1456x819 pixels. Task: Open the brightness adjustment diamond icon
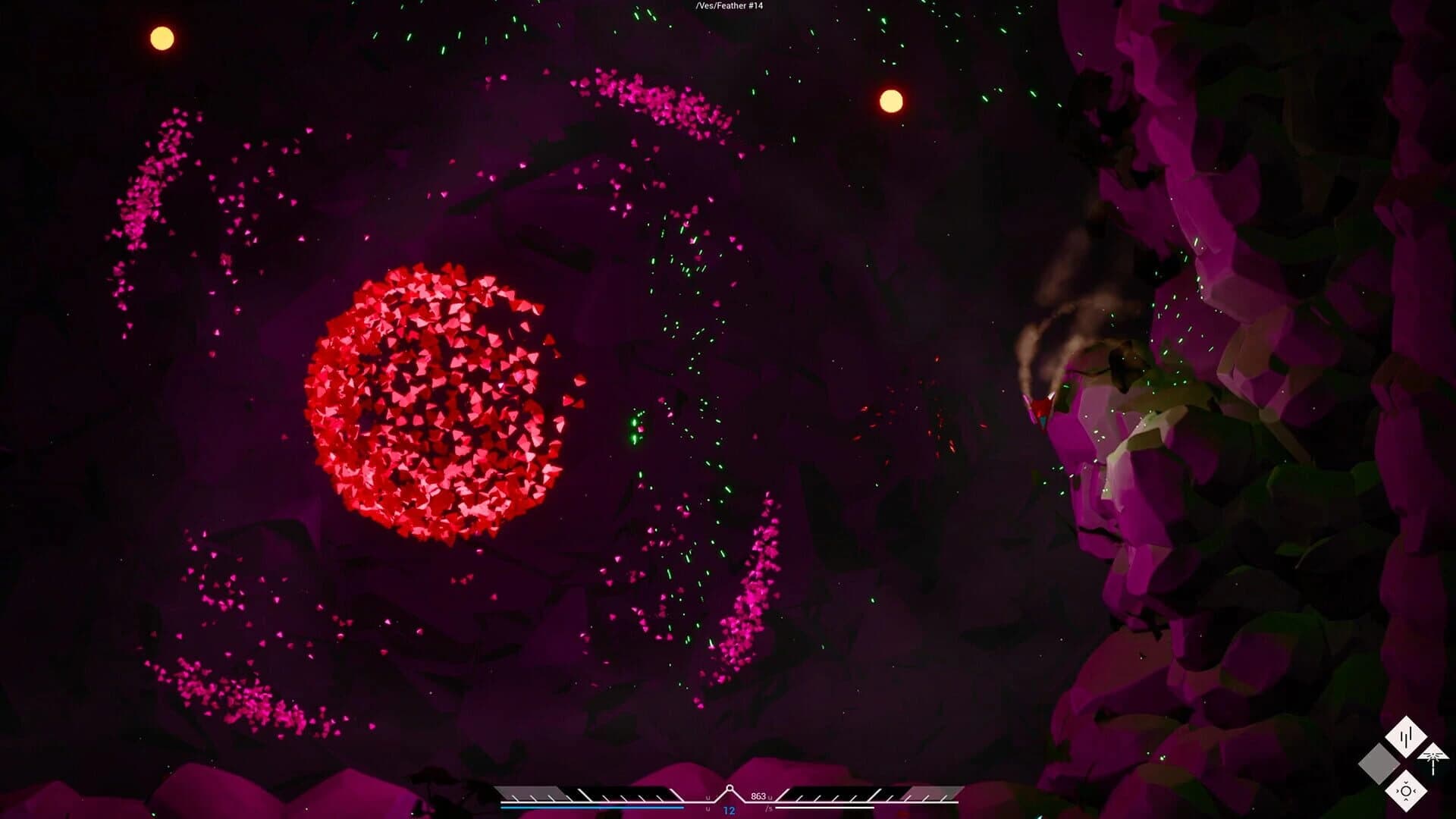(1406, 790)
